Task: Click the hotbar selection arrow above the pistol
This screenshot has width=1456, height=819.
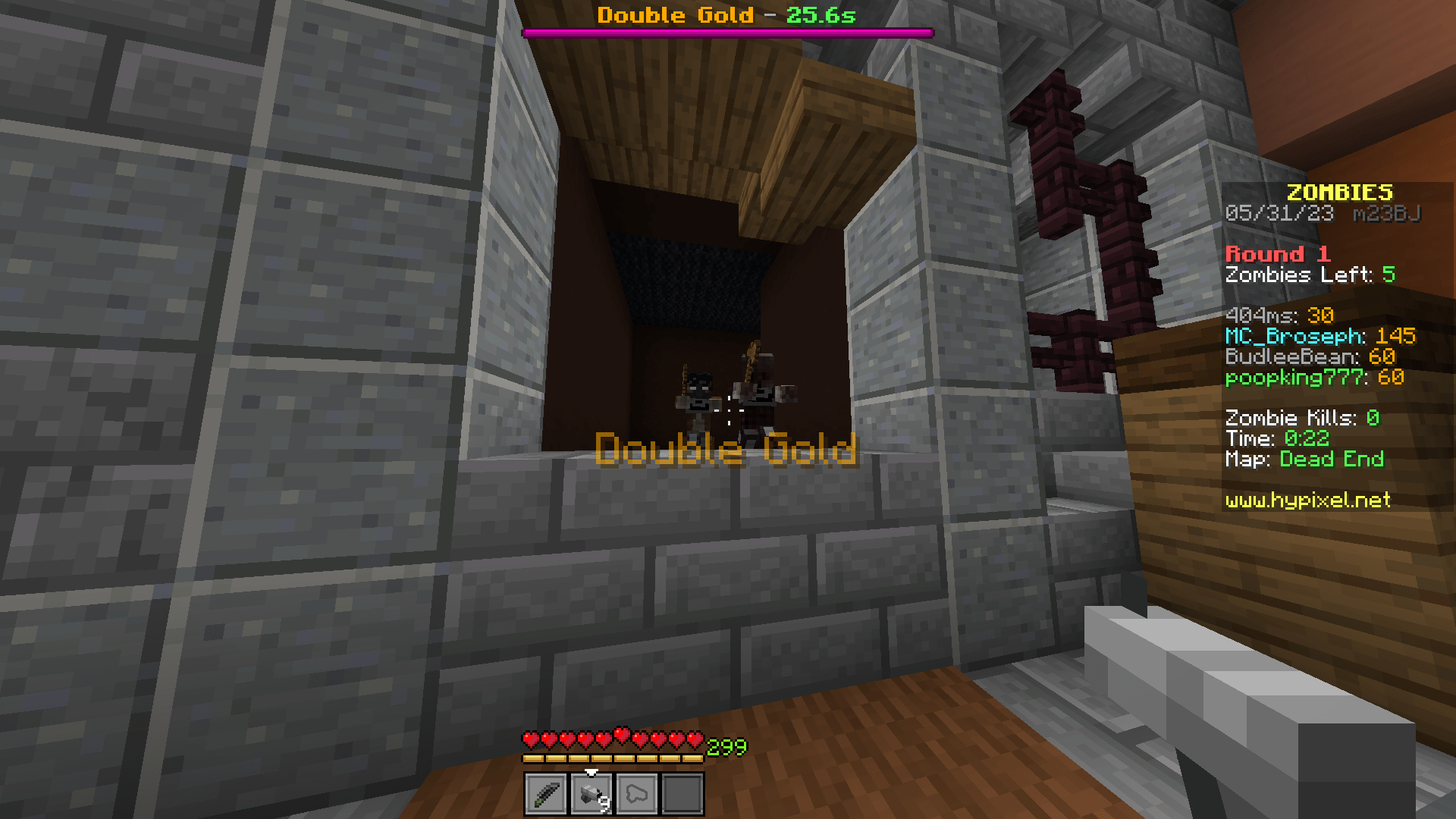Action: 591,773
